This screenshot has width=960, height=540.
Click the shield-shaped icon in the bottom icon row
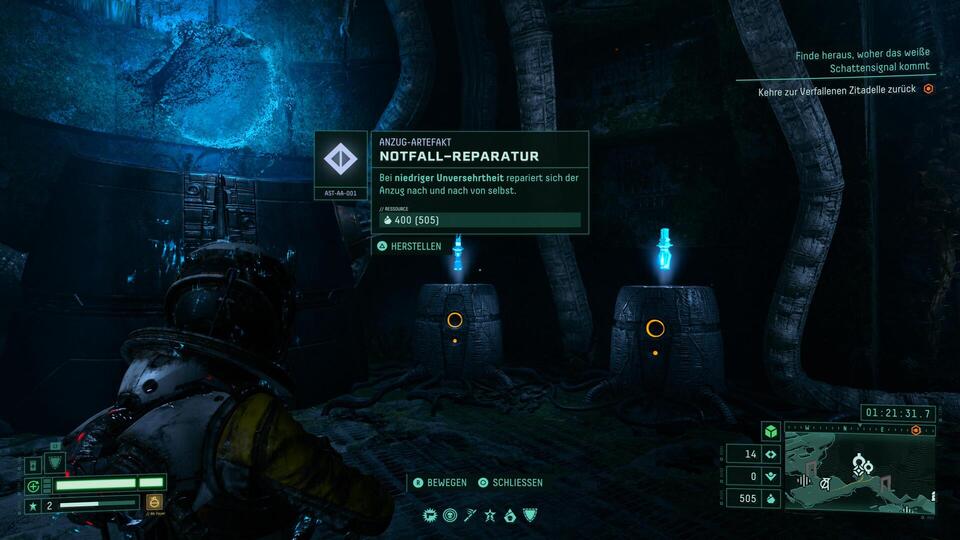(529, 515)
